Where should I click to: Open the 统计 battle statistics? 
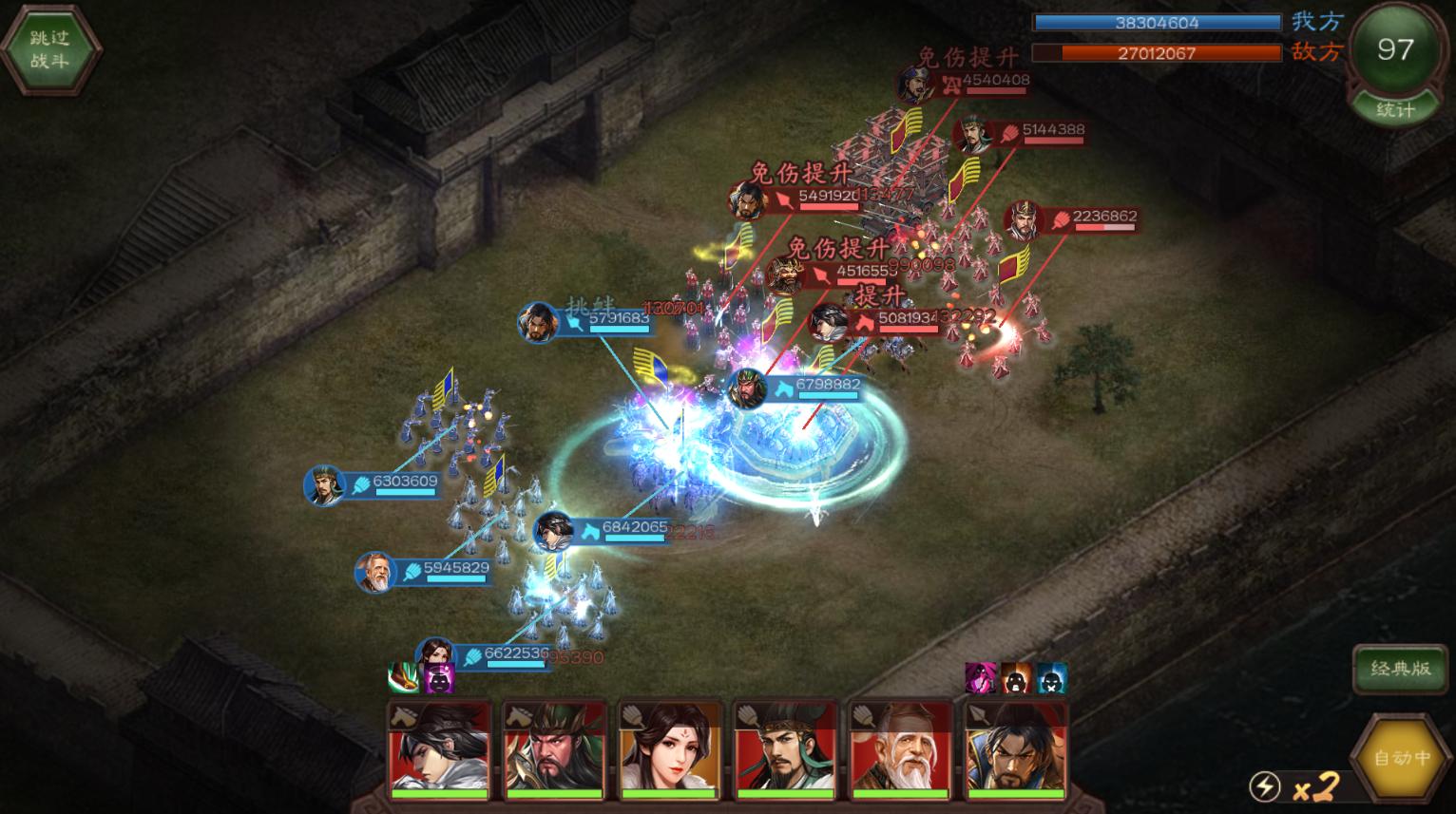point(1394,109)
